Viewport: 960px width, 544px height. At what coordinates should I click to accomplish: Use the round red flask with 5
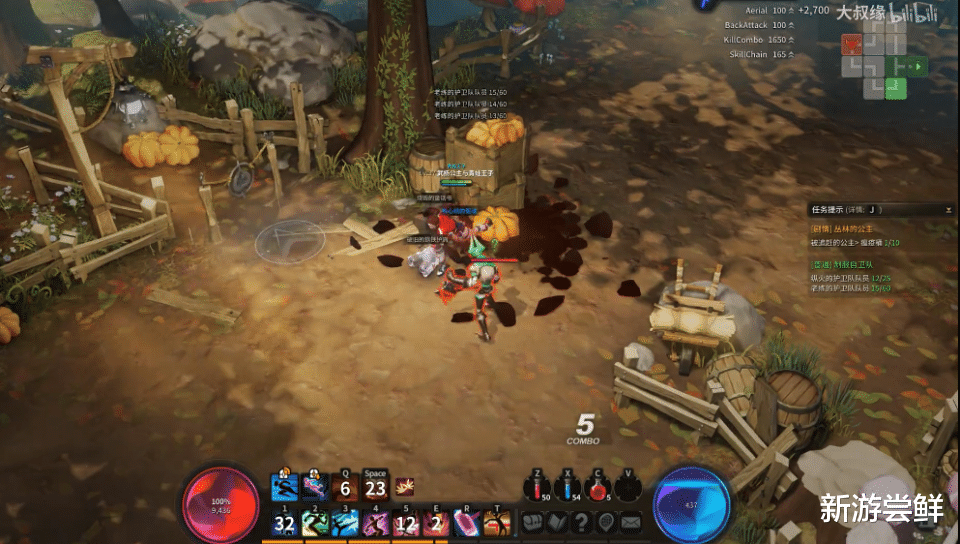point(599,489)
